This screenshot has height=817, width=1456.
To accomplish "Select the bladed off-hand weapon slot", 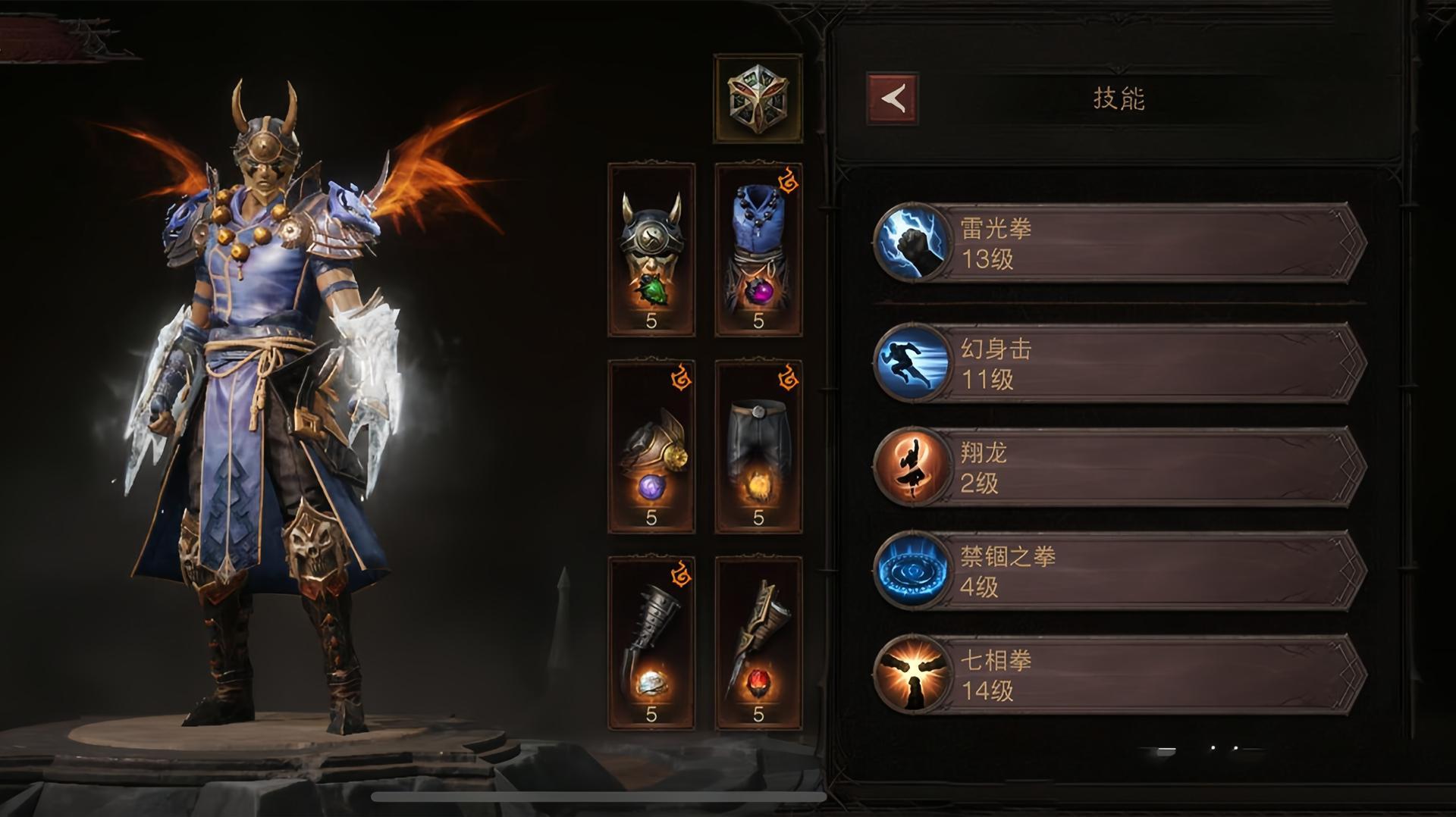I will 758,644.
